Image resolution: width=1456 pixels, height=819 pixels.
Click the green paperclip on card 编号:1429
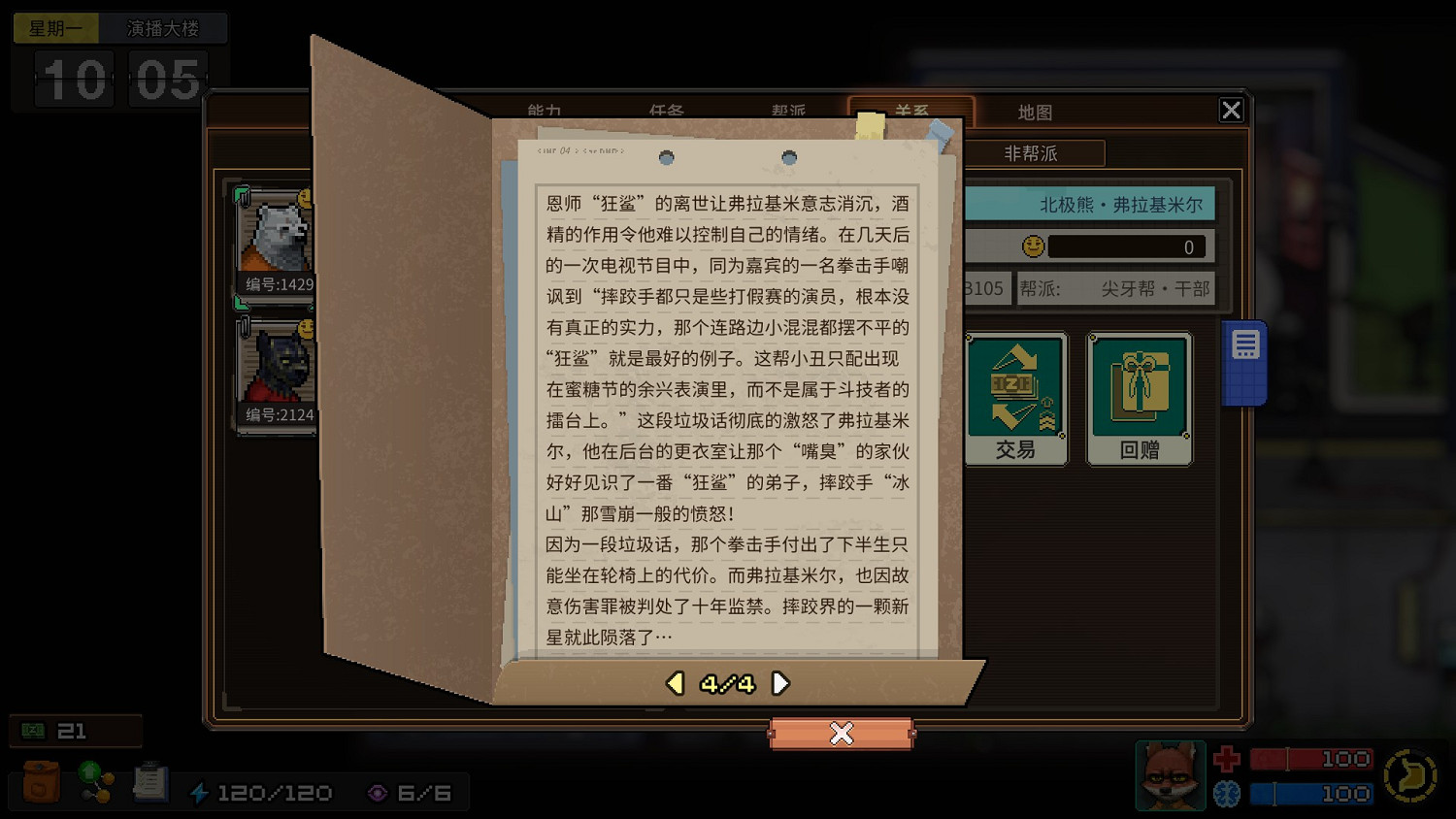pyautogui.click(x=243, y=194)
